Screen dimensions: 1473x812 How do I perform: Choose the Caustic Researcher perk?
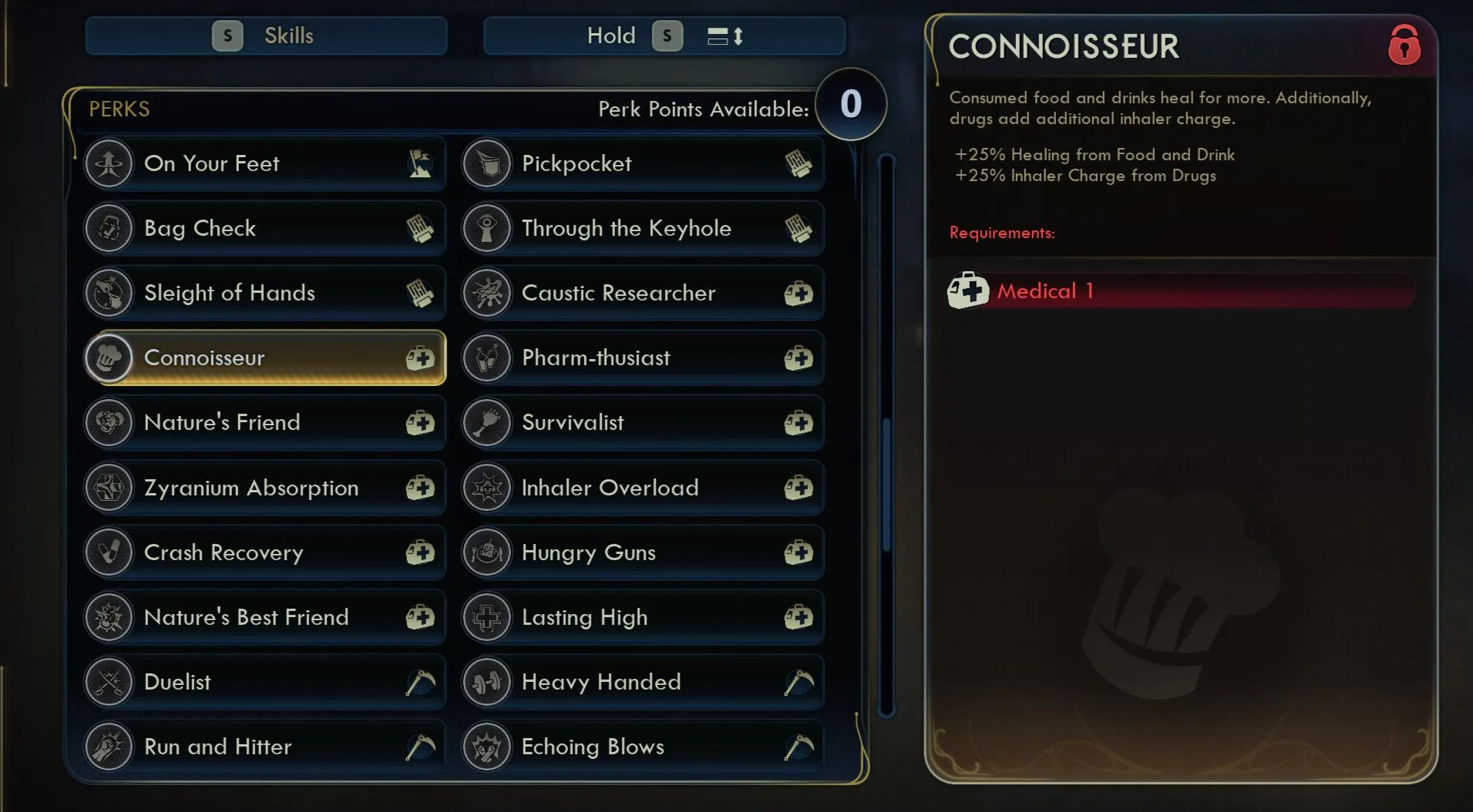tap(642, 293)
